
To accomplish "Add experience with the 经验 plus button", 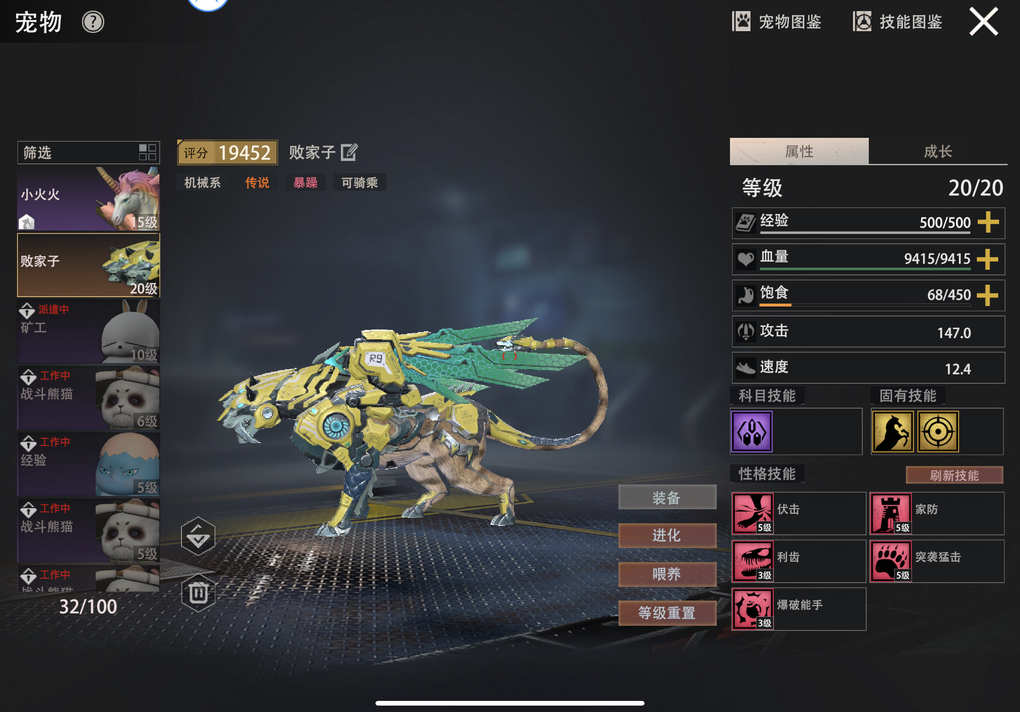I will tap(988, 223).
